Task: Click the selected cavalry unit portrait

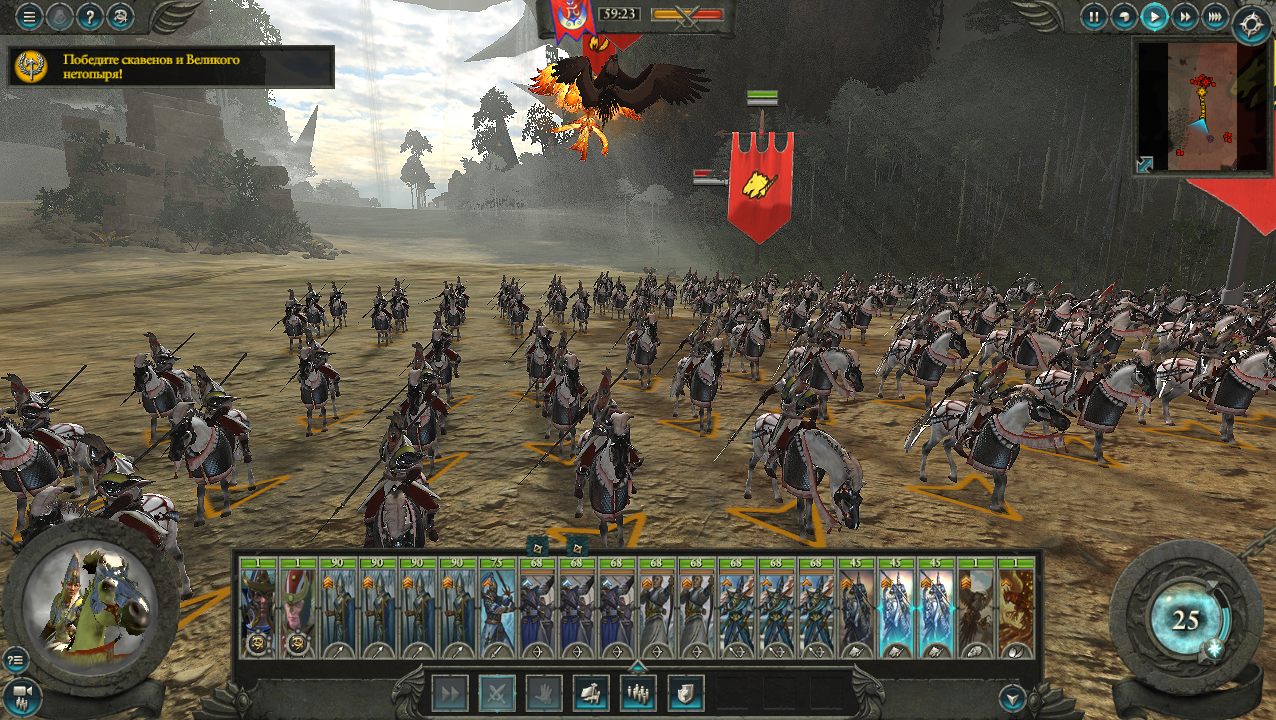Action: [x=90, y=598]
